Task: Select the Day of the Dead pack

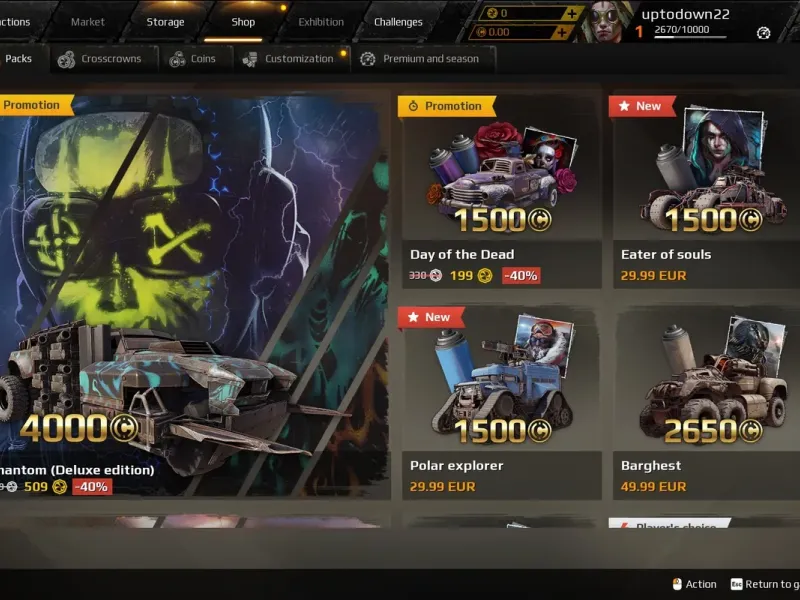Action: coord(501,190)
